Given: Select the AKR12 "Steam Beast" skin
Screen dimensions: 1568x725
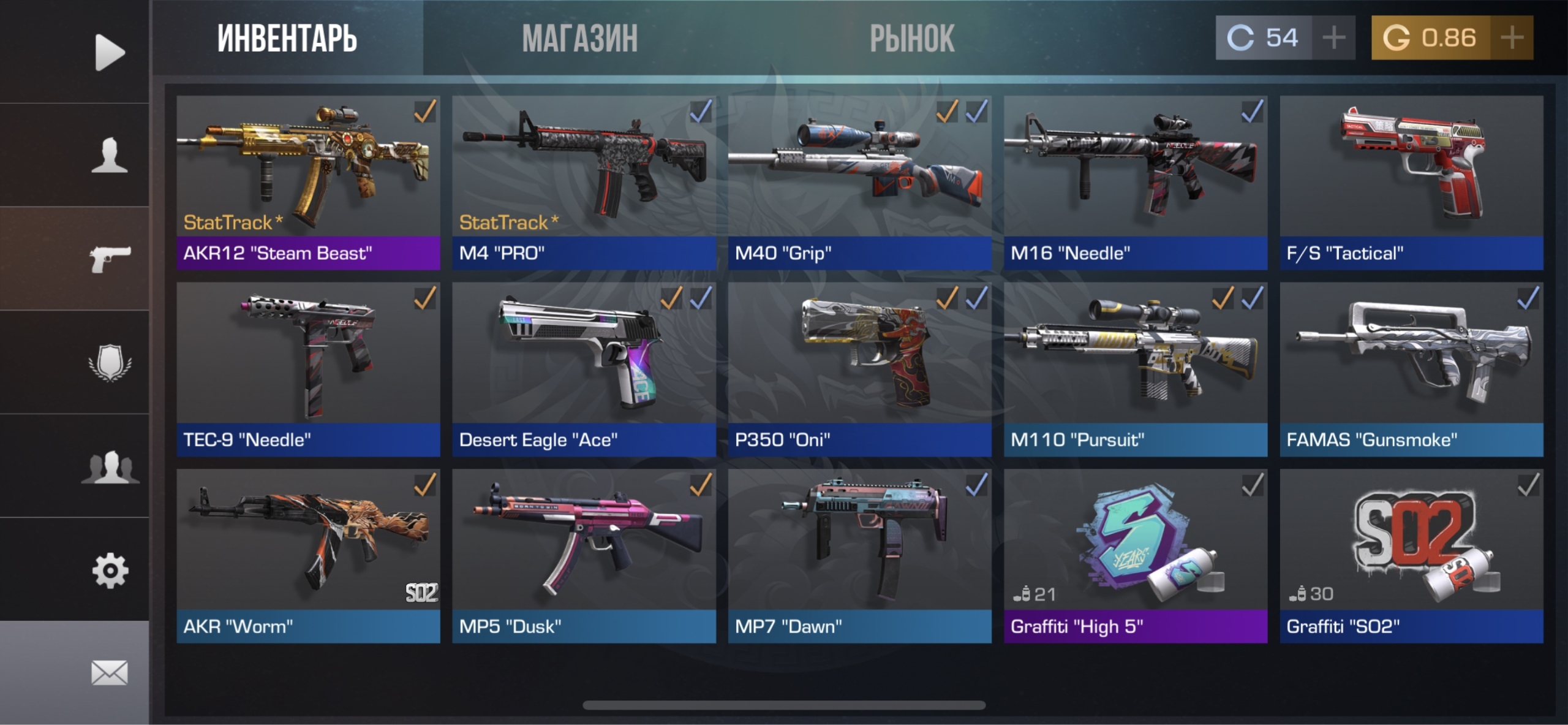Looking at the screenshot, I should (308, 182).
